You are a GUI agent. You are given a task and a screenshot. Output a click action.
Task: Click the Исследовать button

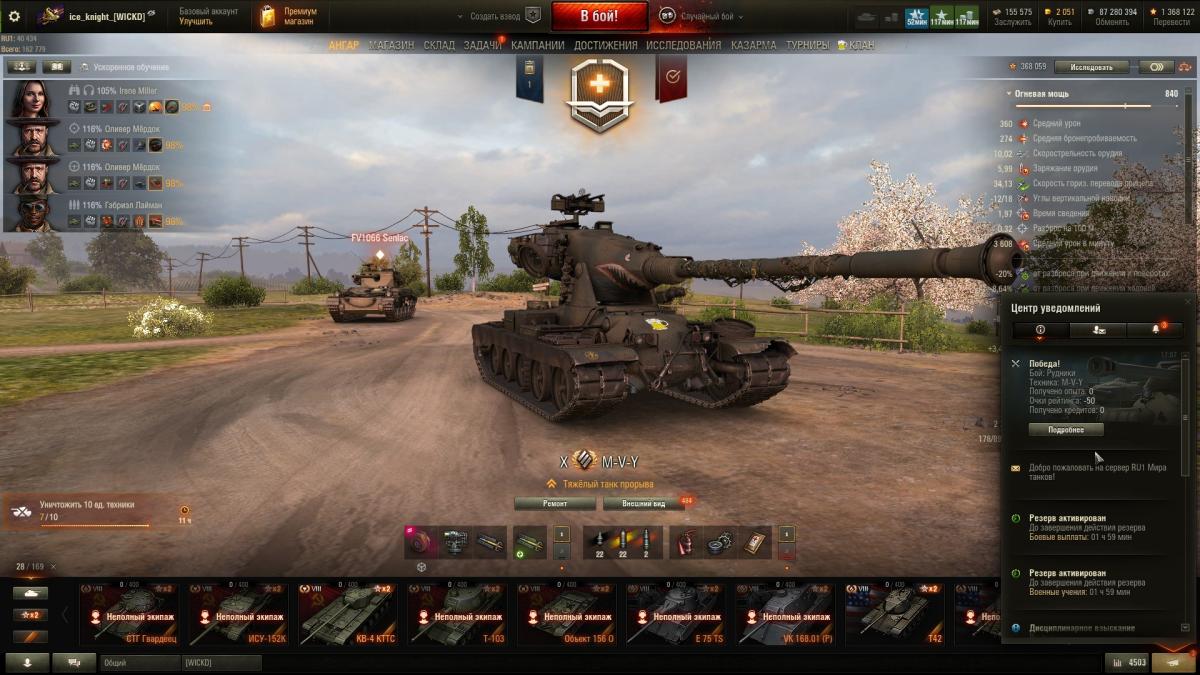1091,67
